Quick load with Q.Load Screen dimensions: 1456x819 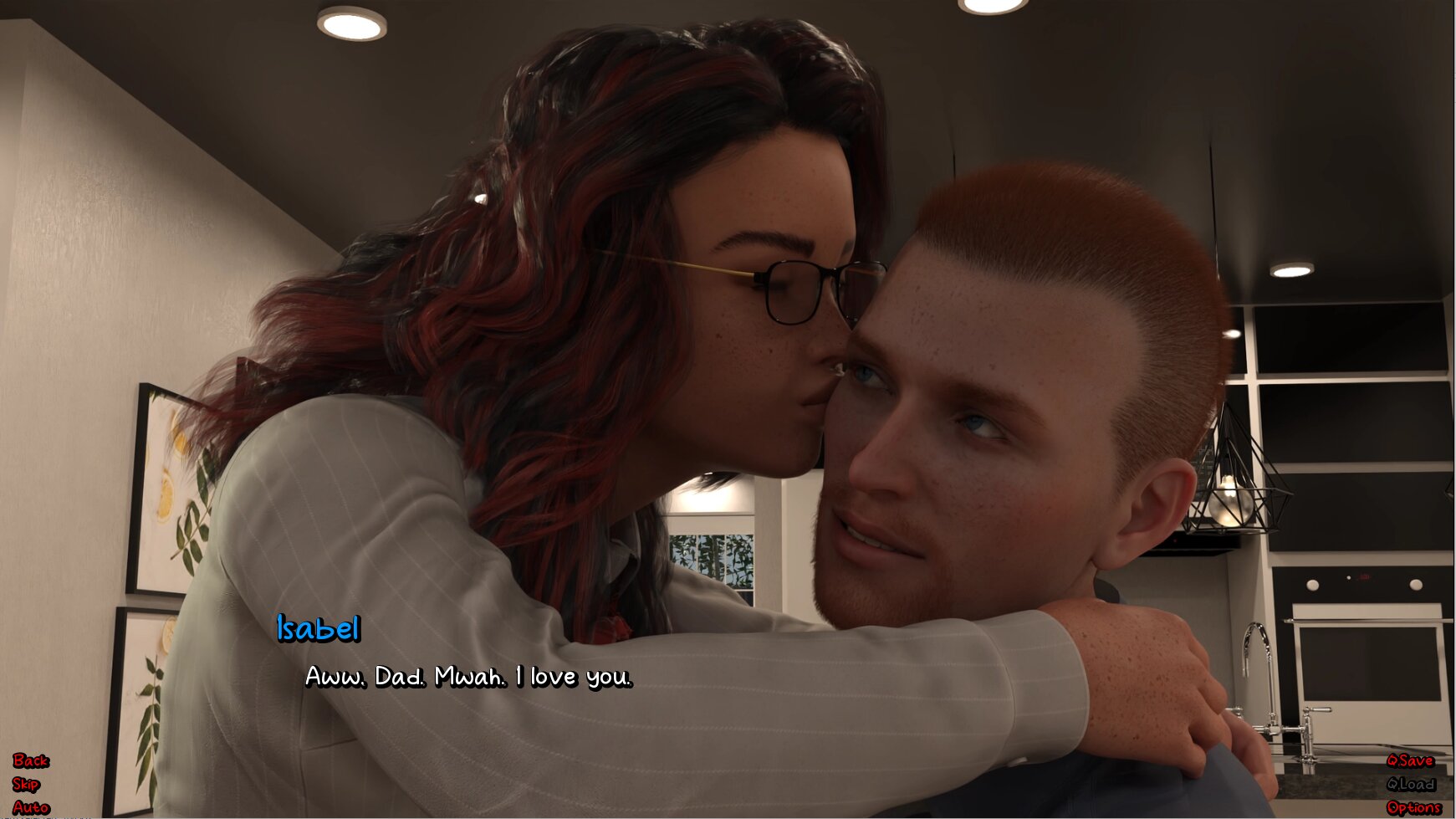tap(1411, 784)
